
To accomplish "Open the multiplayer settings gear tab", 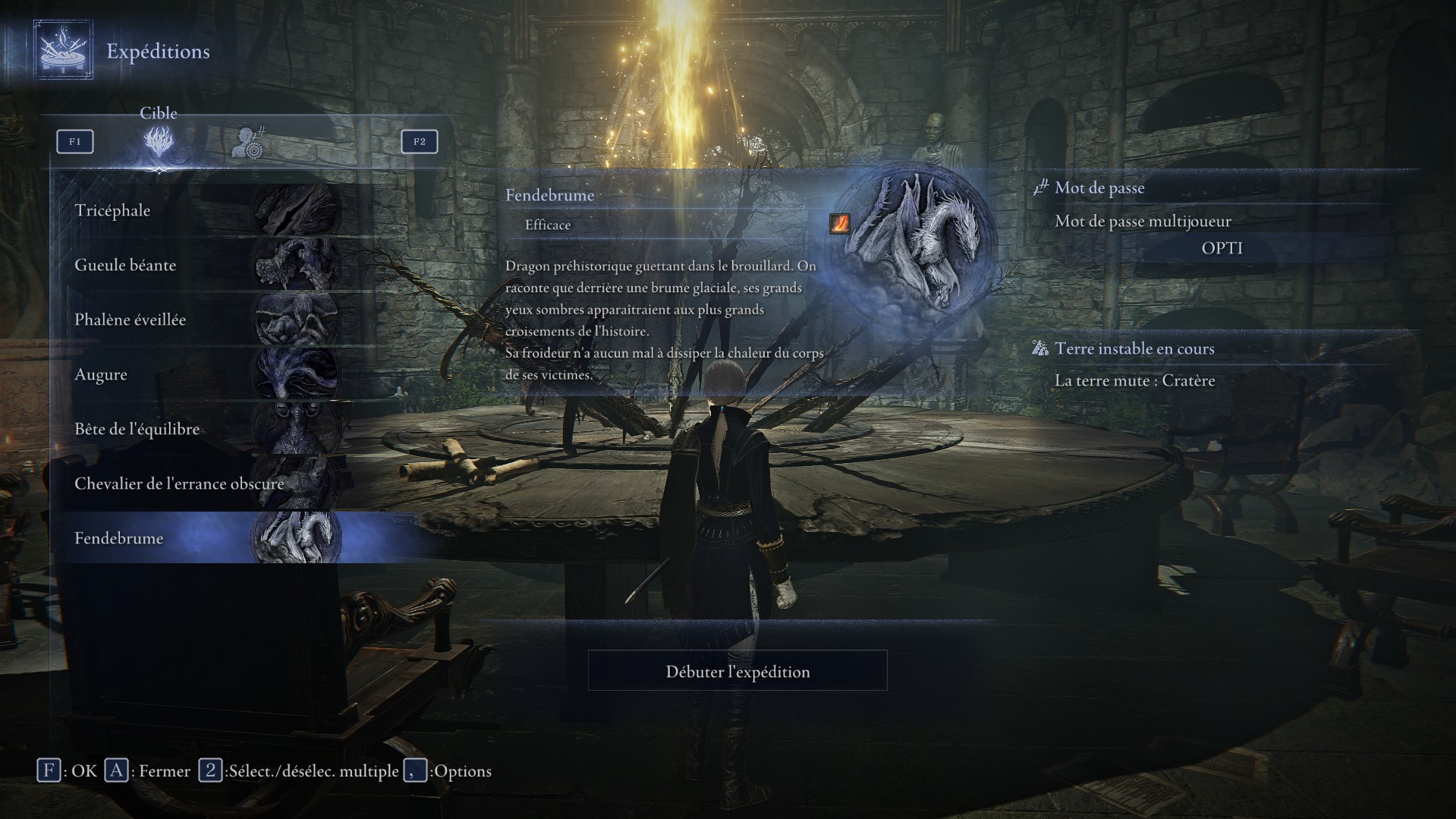I will pos(248,143).
